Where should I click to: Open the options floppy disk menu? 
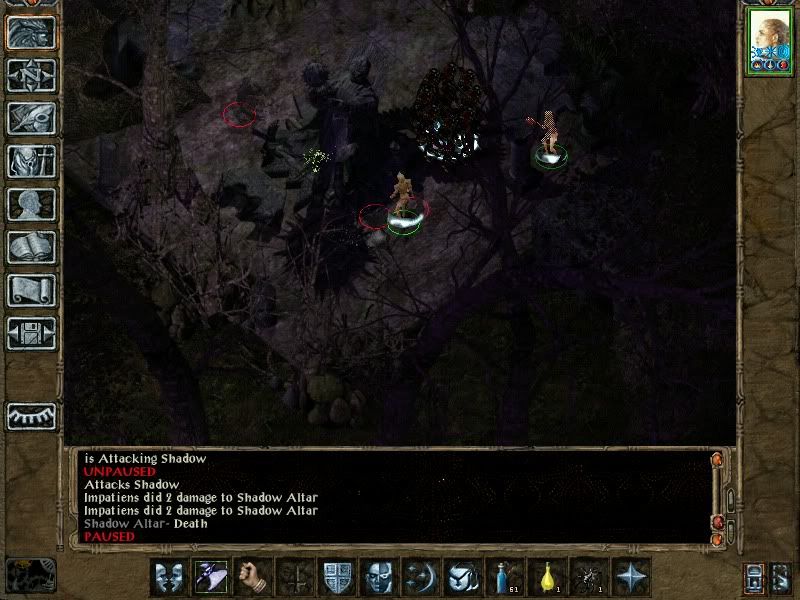(31, 333)
